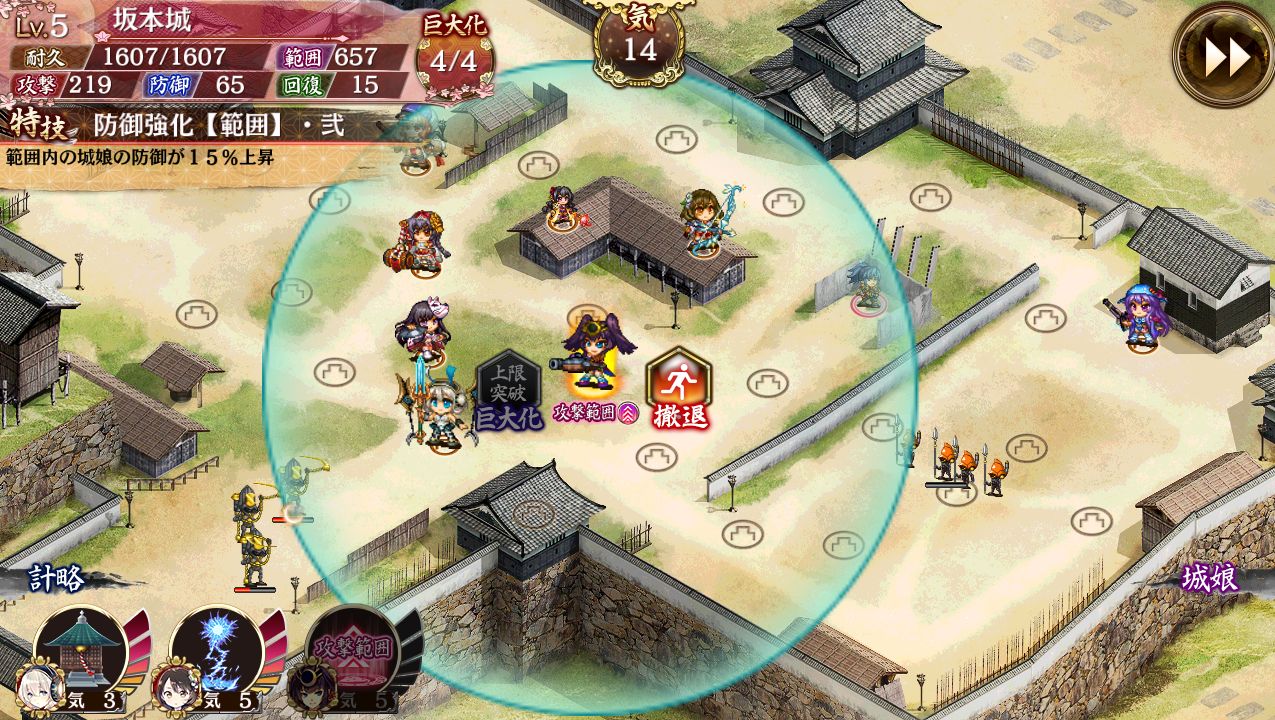Toggle the fast-forward speed button
This screenshot has width=1275, height=720.
point(1225,56)
